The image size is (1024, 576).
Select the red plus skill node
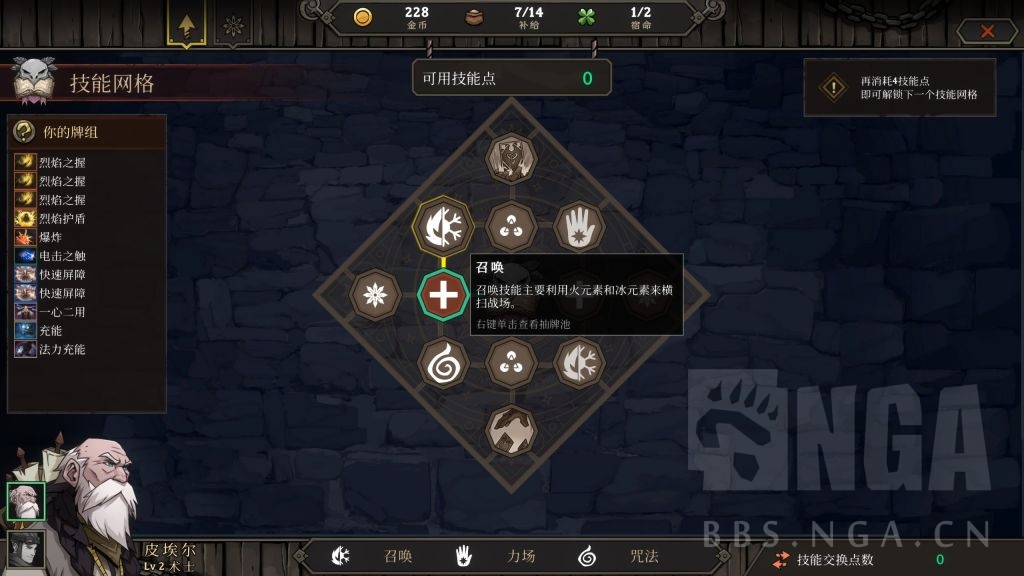[x=441, y=295]
